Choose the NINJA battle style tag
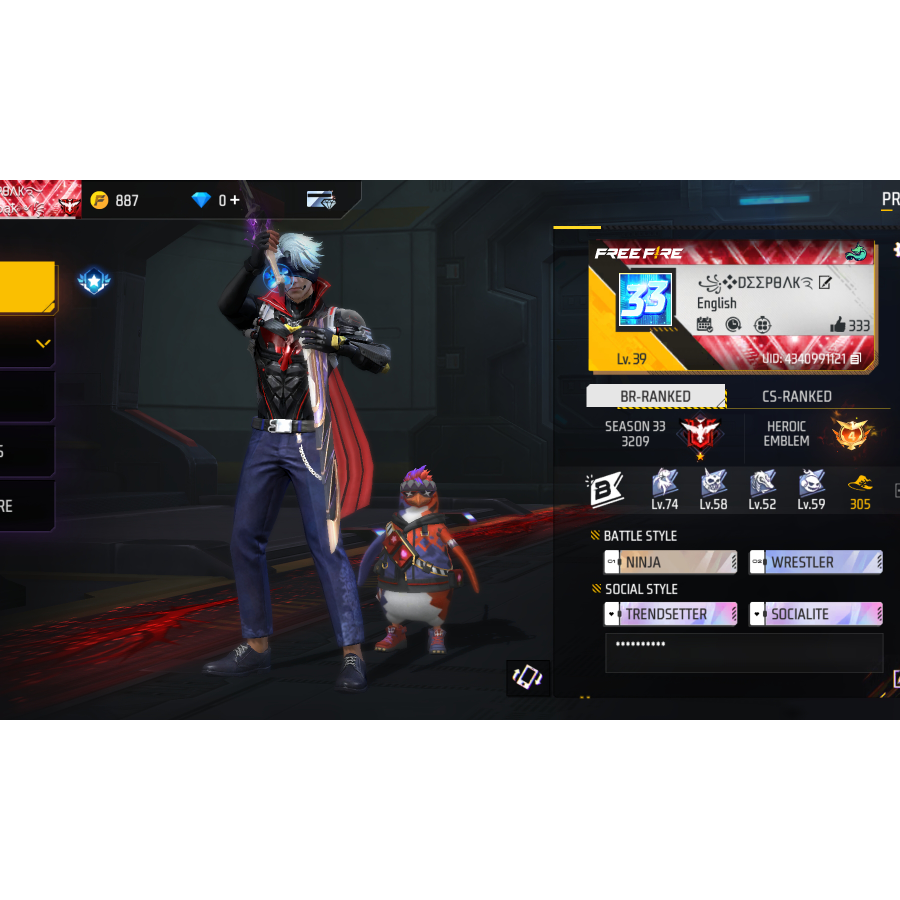The image size is (900, 900). [670, 562]
